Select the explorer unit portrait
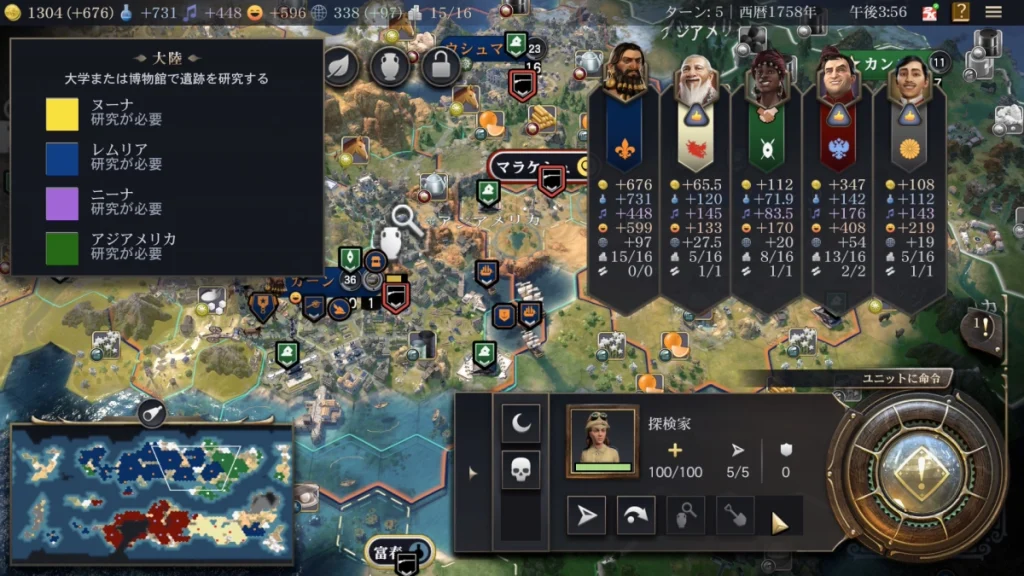Image resolution: width=1024 pixels, height=576 pixels. (602, 440)
